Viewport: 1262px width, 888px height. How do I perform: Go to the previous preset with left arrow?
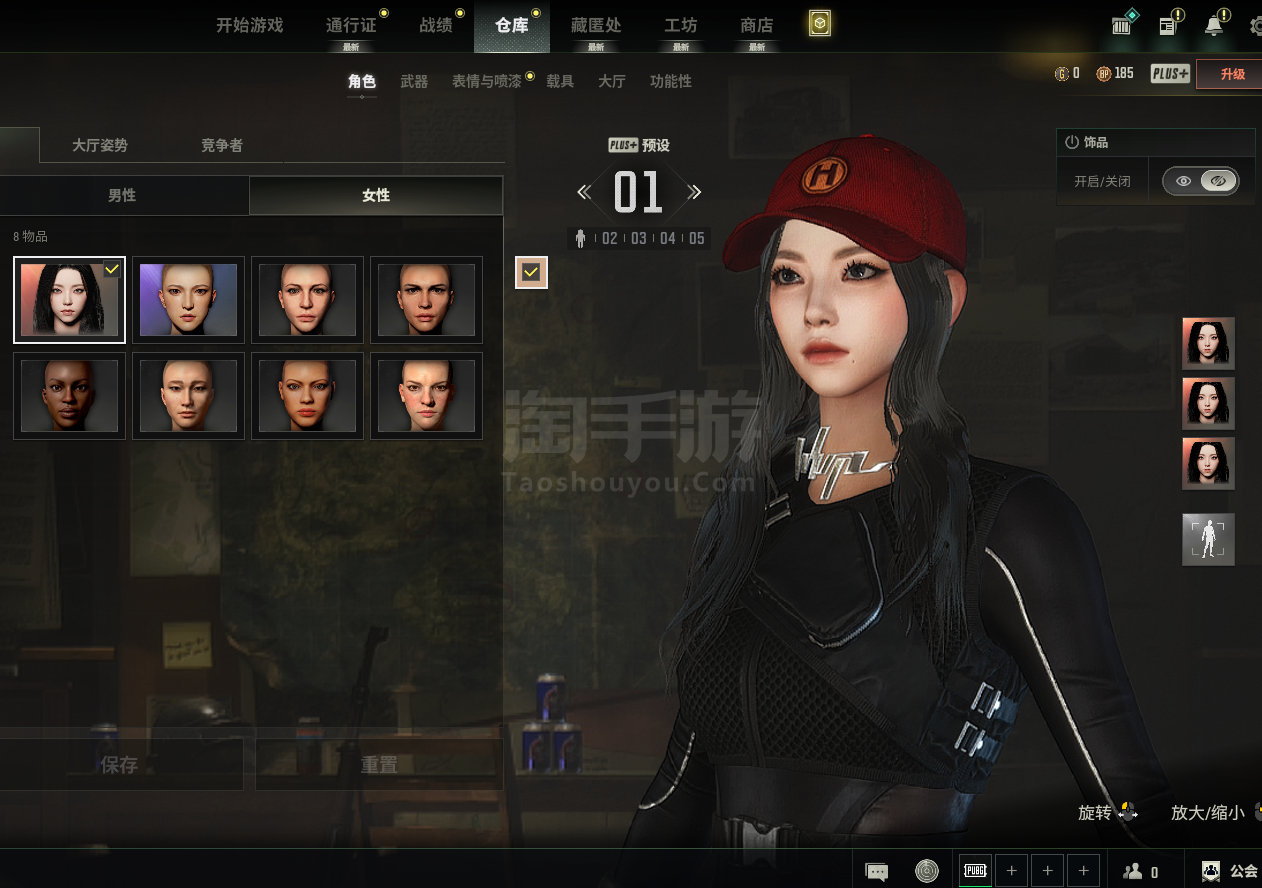click(584, 192)
